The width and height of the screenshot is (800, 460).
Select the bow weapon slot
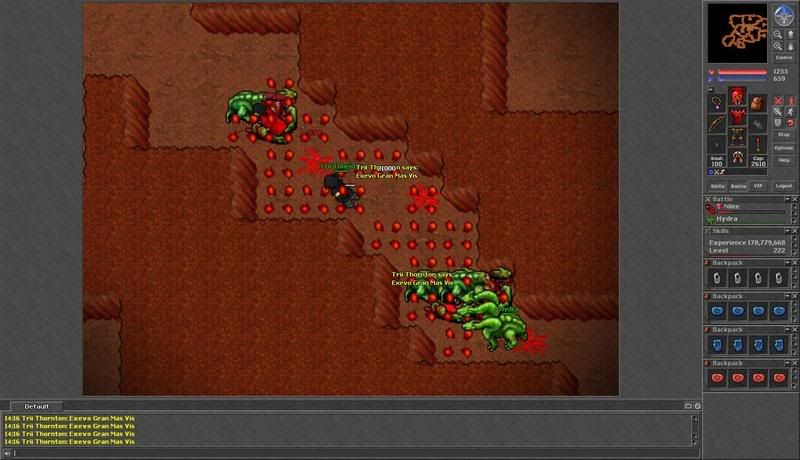[717, 124]
